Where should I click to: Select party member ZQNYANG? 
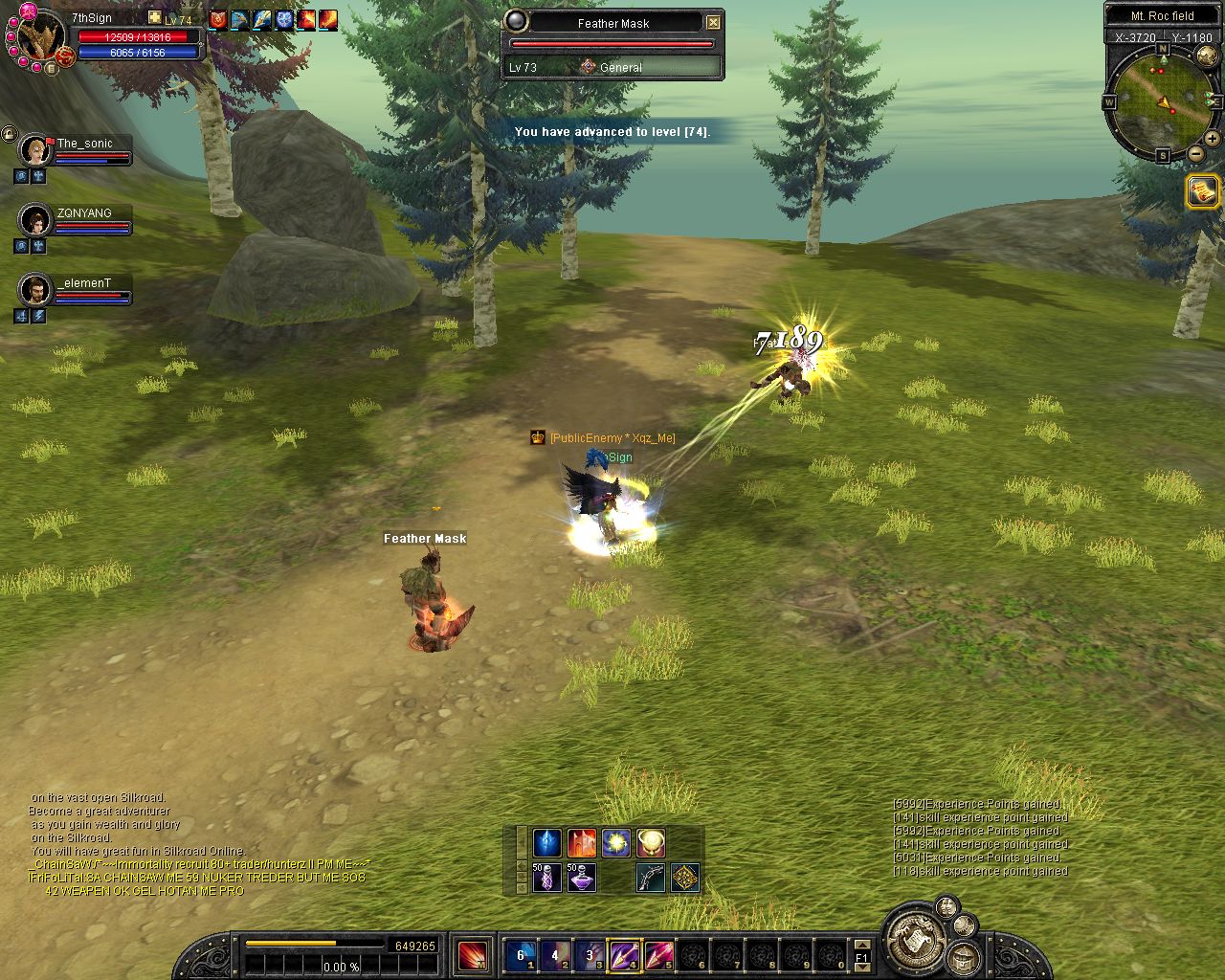(36, 220)
